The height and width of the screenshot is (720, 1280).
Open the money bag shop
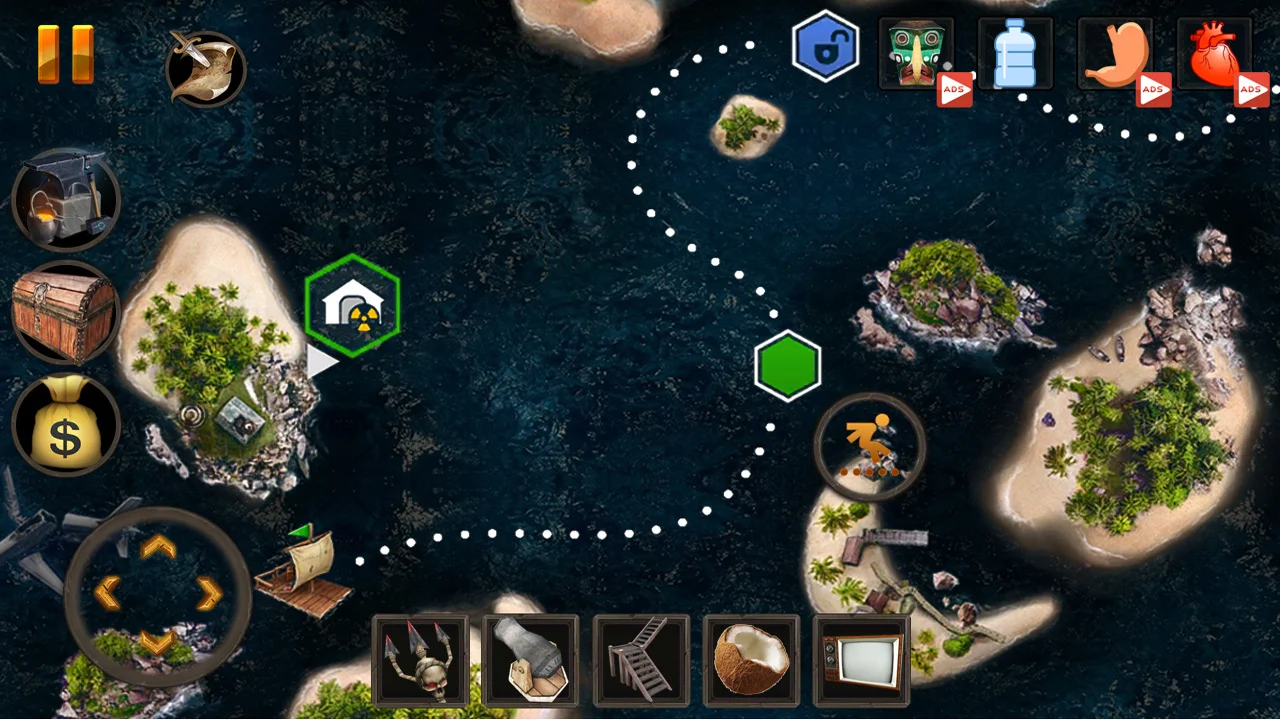coord(65,425)
